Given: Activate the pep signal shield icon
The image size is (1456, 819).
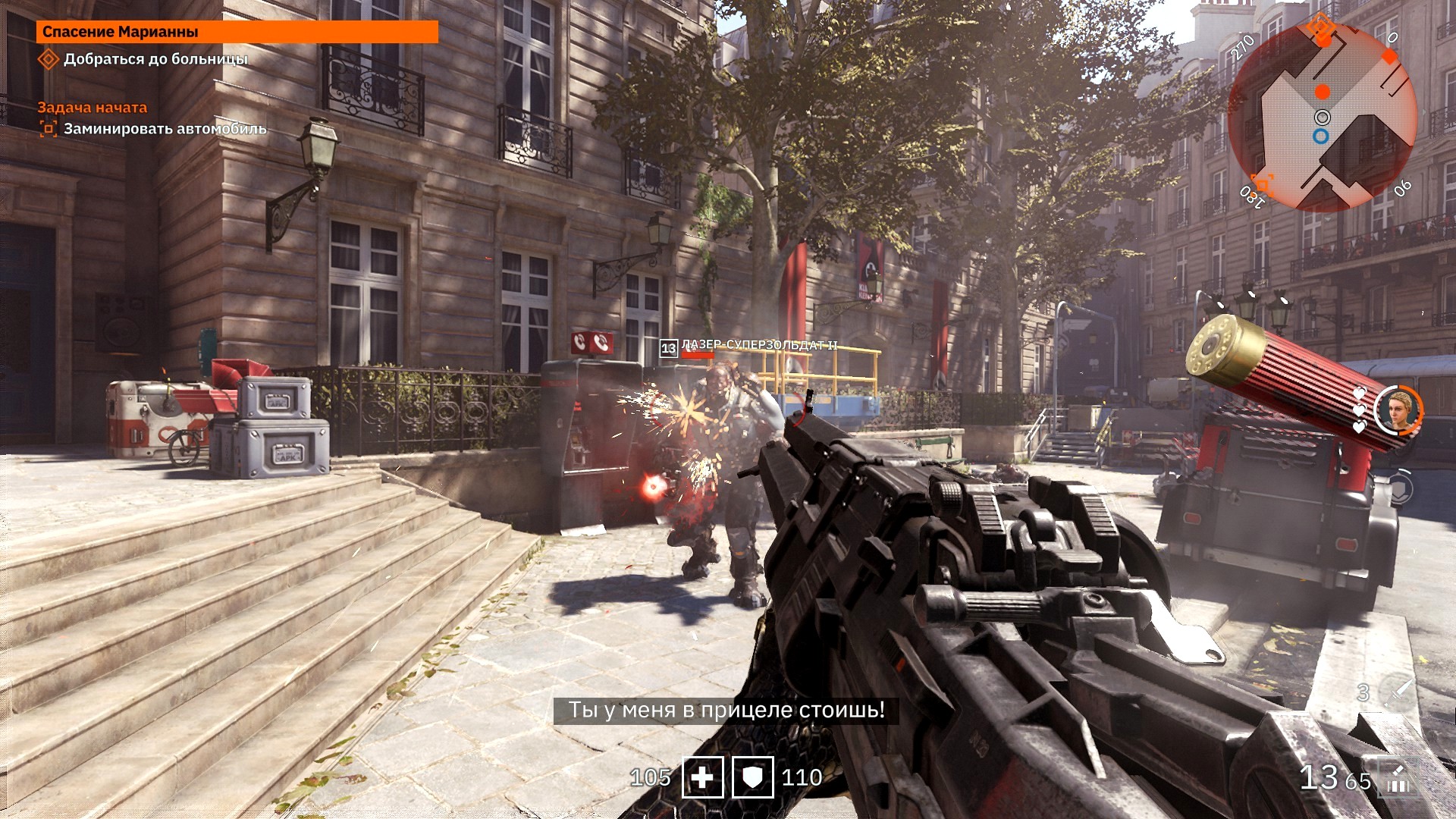Looking at the screenshot, I should point(1399,488).
